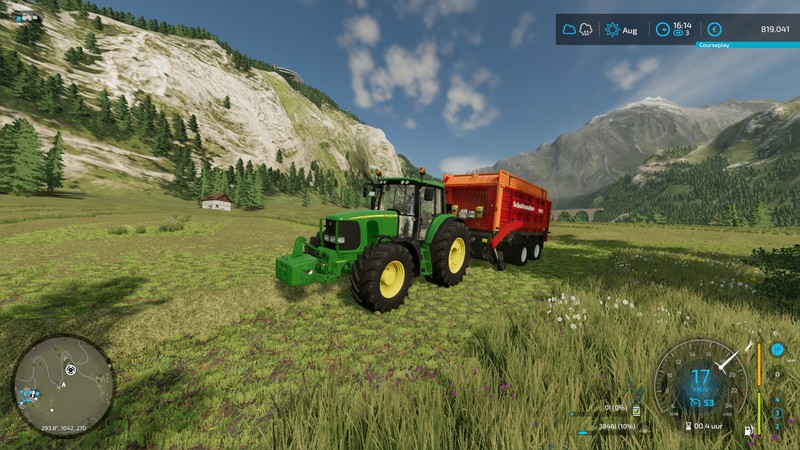Screen dimensions: 800x450
Task: Open the circular minimap
Action: [x=63, y=386]
